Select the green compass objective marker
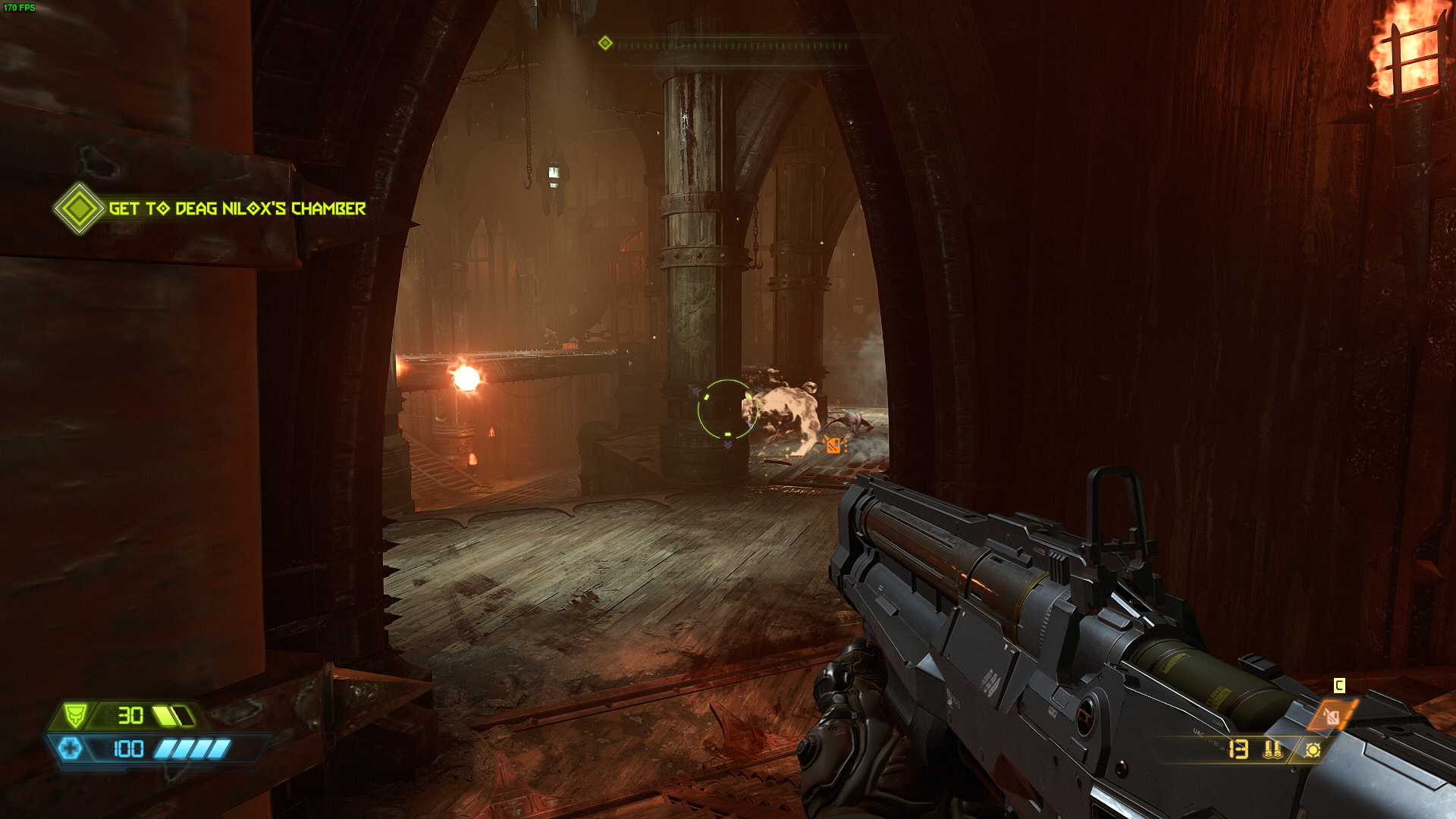1456x819 pixels. pos(605,43)
